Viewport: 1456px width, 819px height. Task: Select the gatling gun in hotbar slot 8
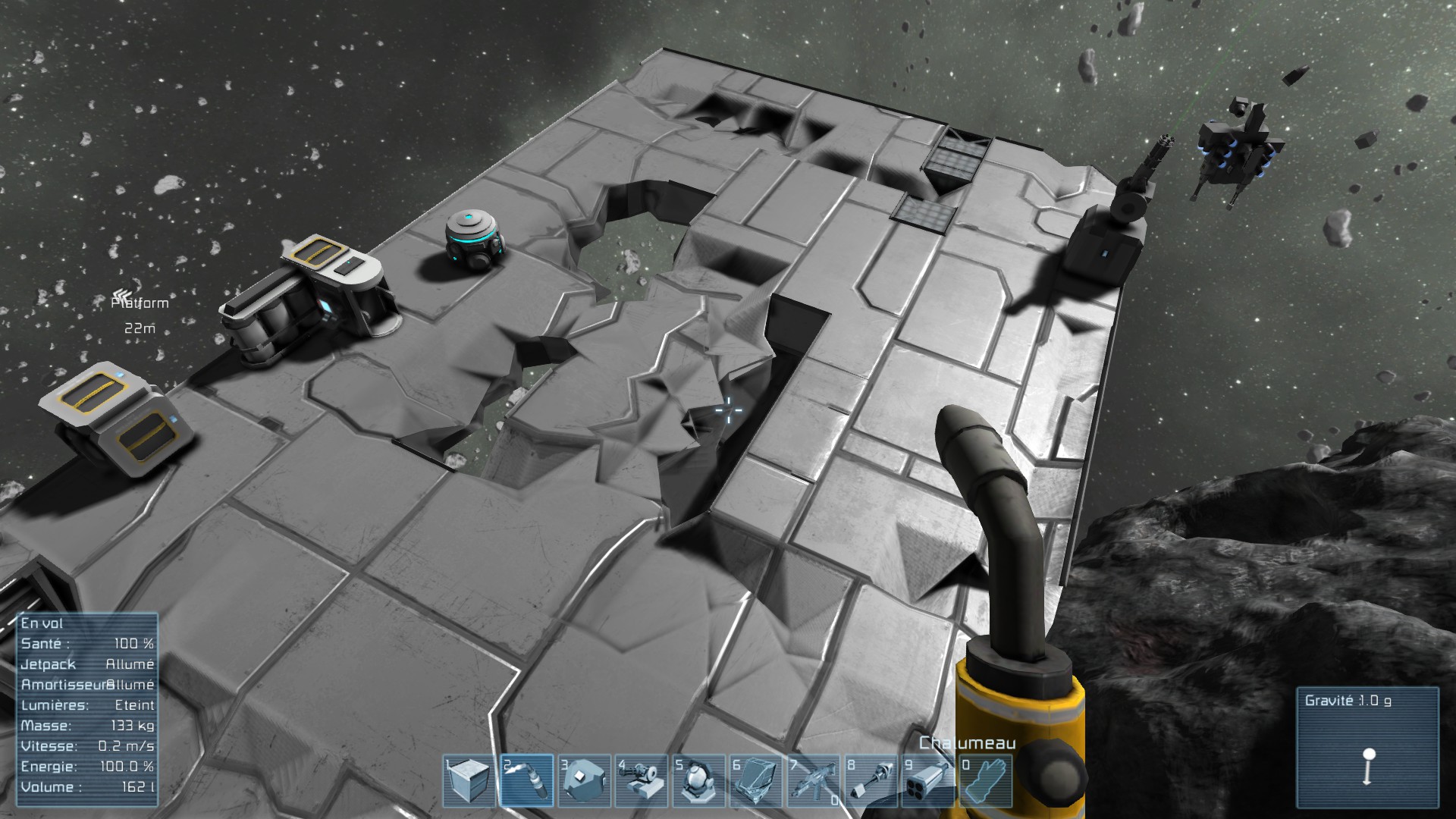click(871, 781)
